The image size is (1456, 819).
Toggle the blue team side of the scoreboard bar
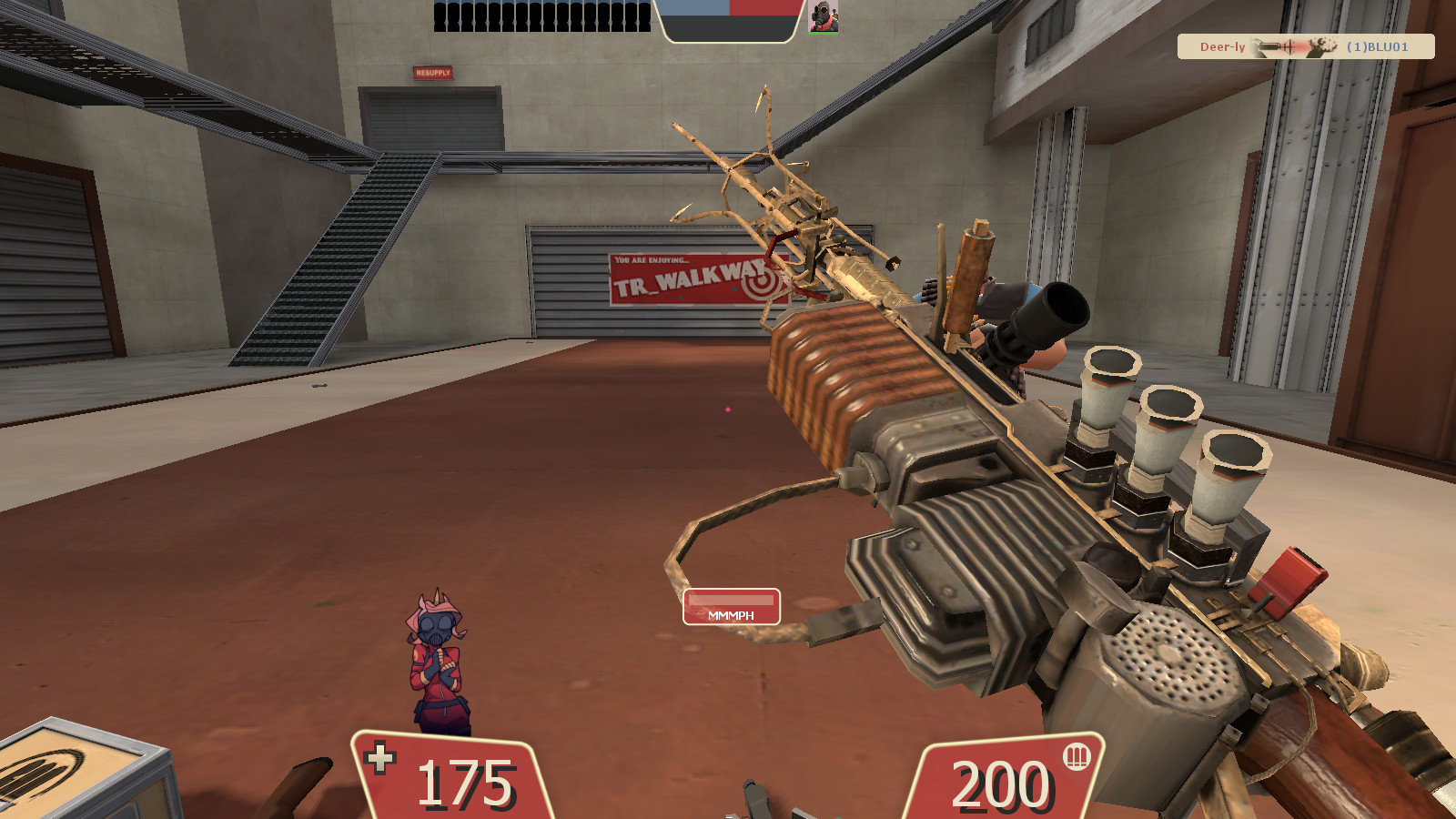696,8
